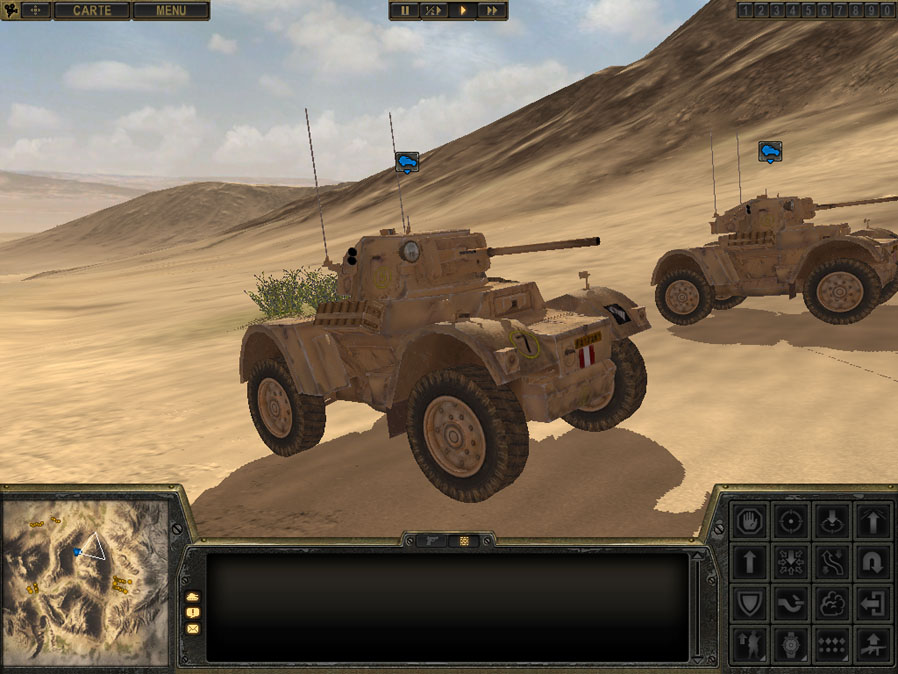Select the tank units filter icon
The width and height of the screenshot is (898, 674).
192,596
